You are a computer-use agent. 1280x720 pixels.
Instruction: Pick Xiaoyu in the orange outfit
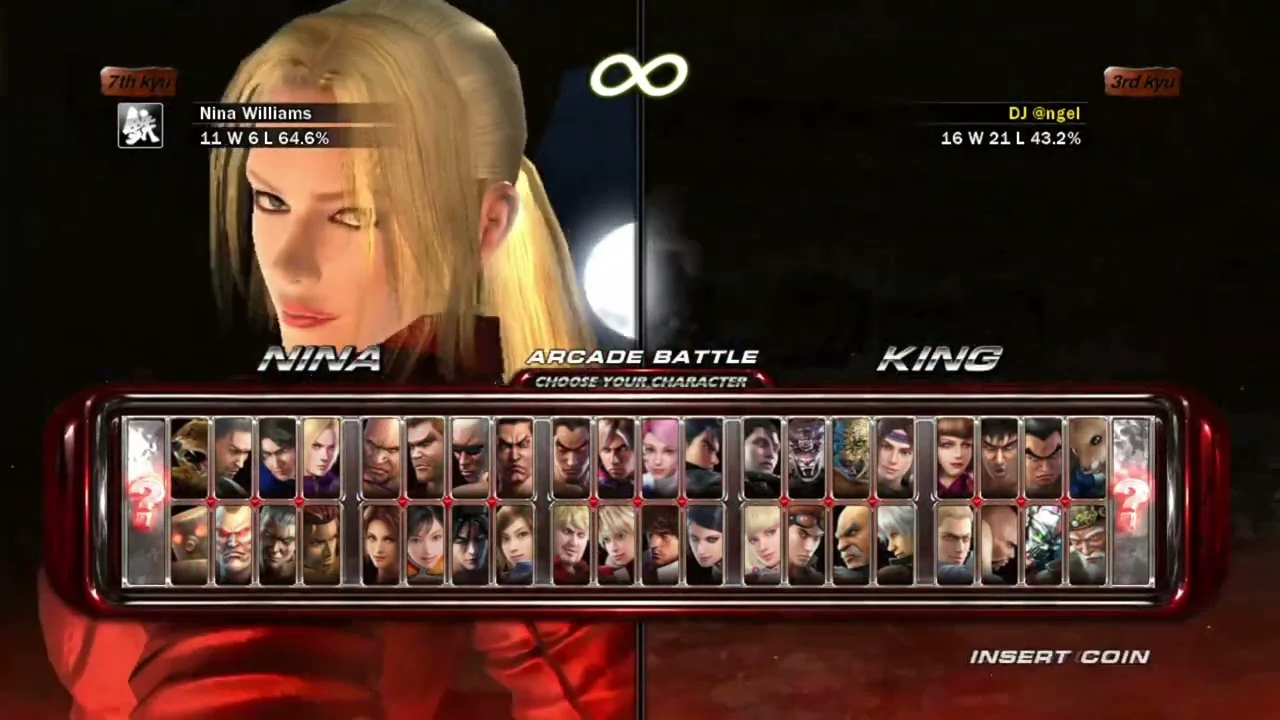[x=425, y=544]
